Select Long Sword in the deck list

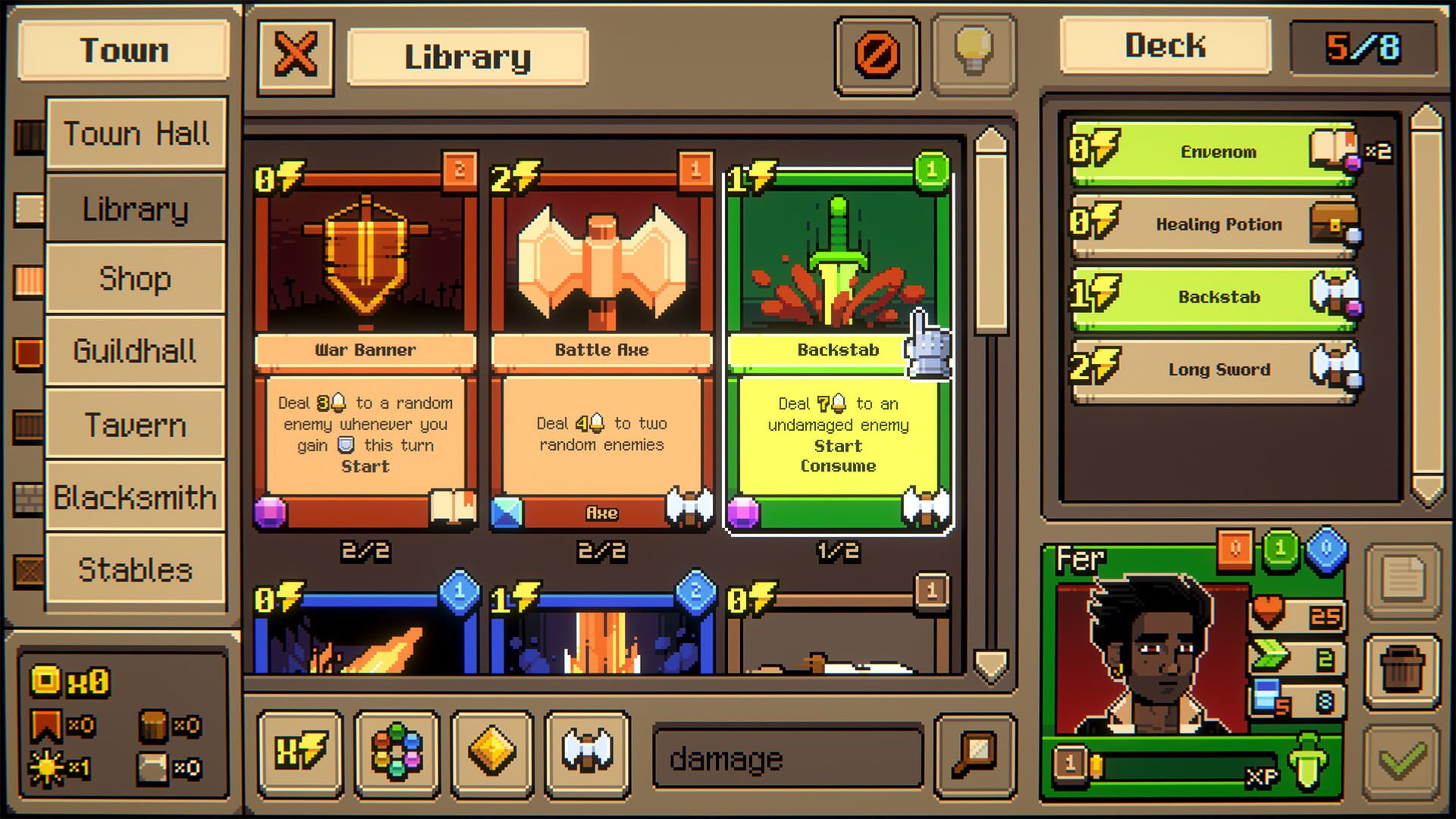pyautogui.click(x=1213, y=369)
